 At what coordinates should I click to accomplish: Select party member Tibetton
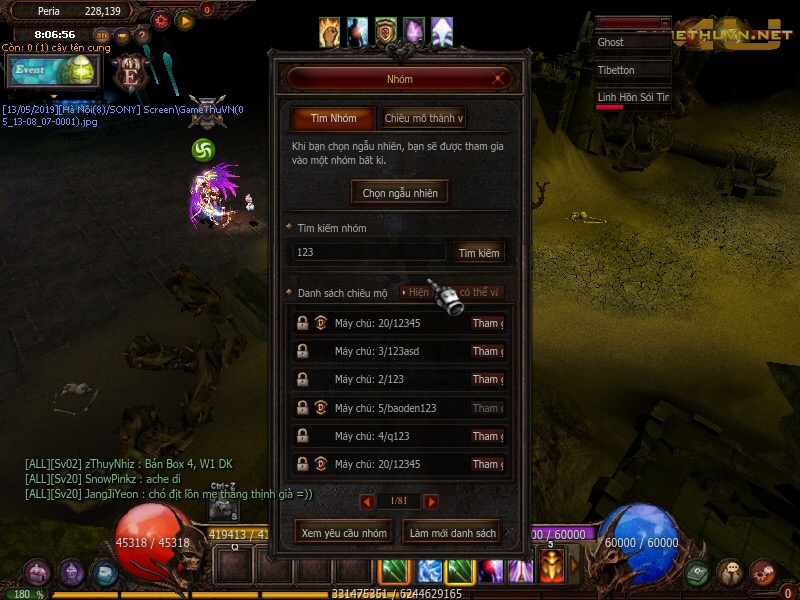(631, 70)
